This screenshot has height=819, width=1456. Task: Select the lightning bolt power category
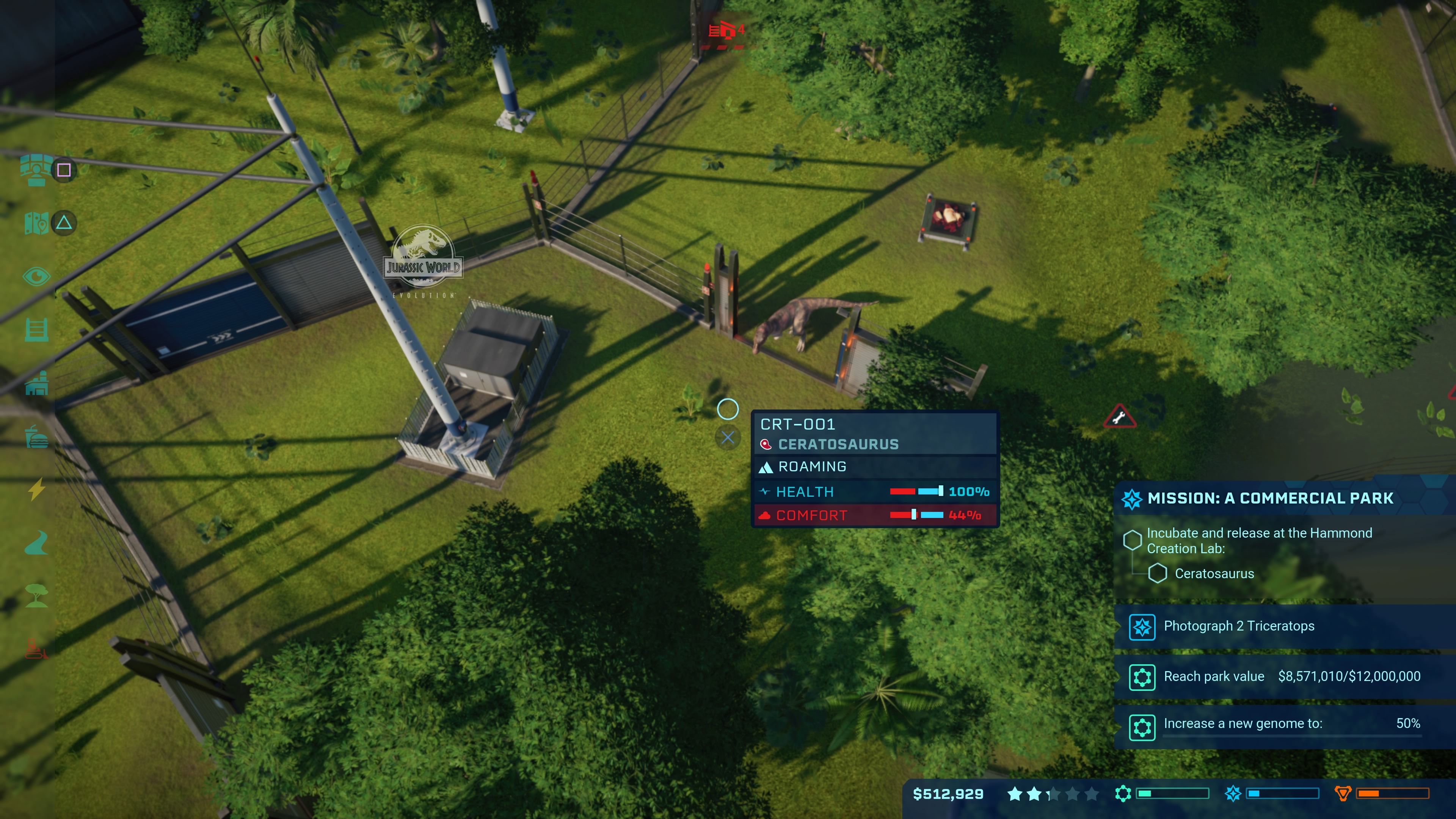tap(36, 490)
